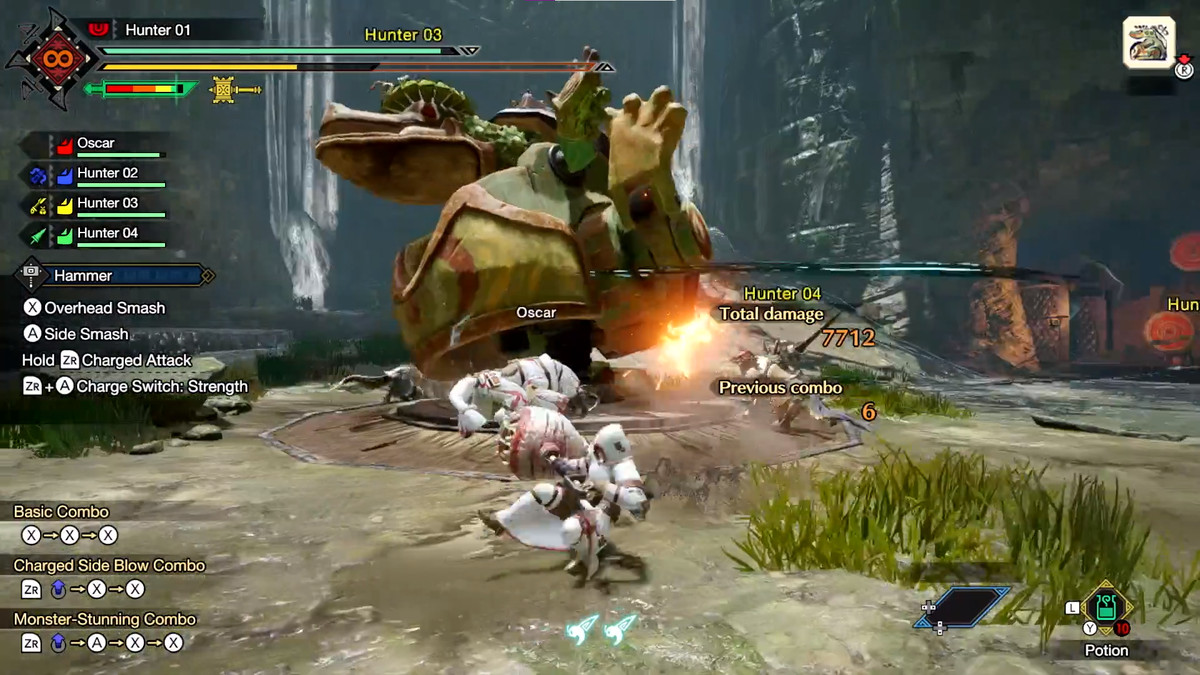Click the blue action bar slot
This screenshot has width=1200, height=675.
(960, 607)
